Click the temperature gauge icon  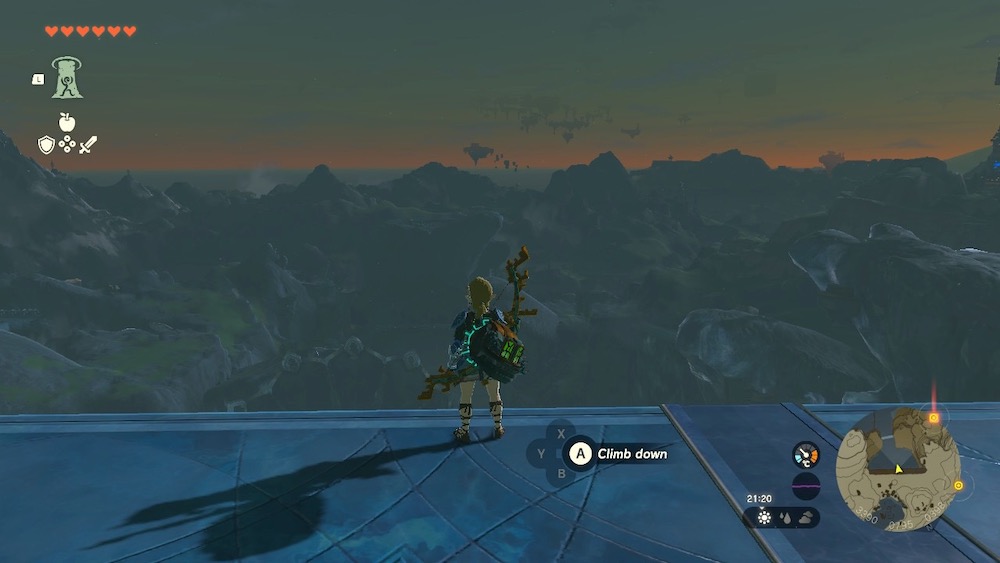[805, 455]
